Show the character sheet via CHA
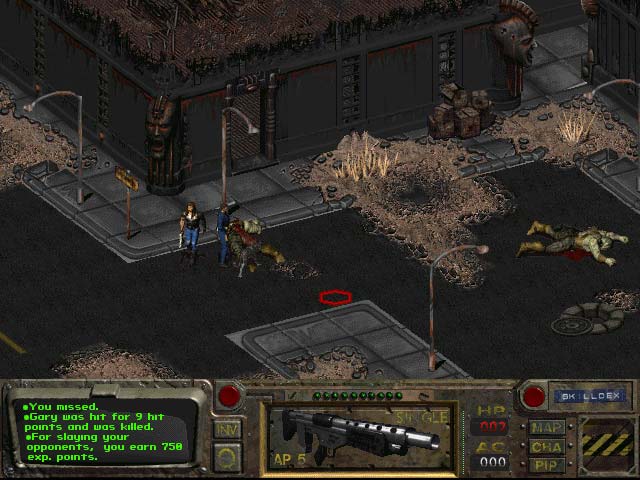The height and width of the screenshot is (480, 640). (x=547, y=446)
